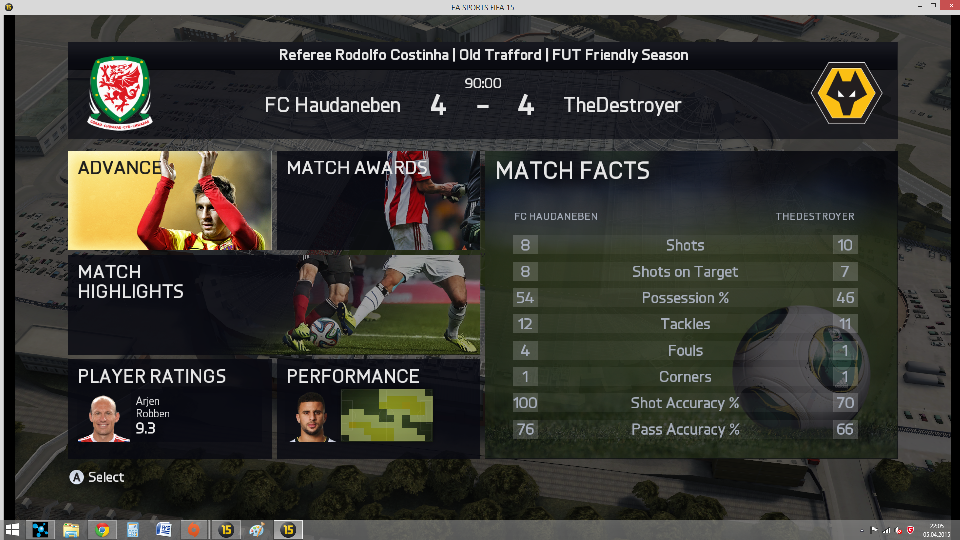This screenshot has height=540, width=960.
Task: Open Google Chrome from the taskbar
Action: (102, 530)
